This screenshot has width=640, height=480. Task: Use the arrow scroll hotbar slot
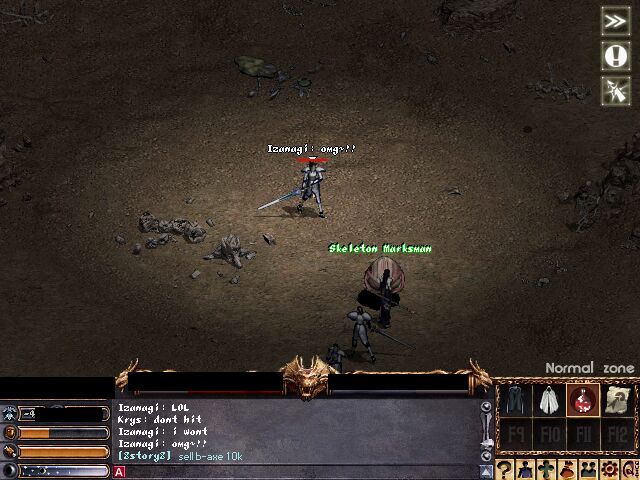(x=616, y=399)
